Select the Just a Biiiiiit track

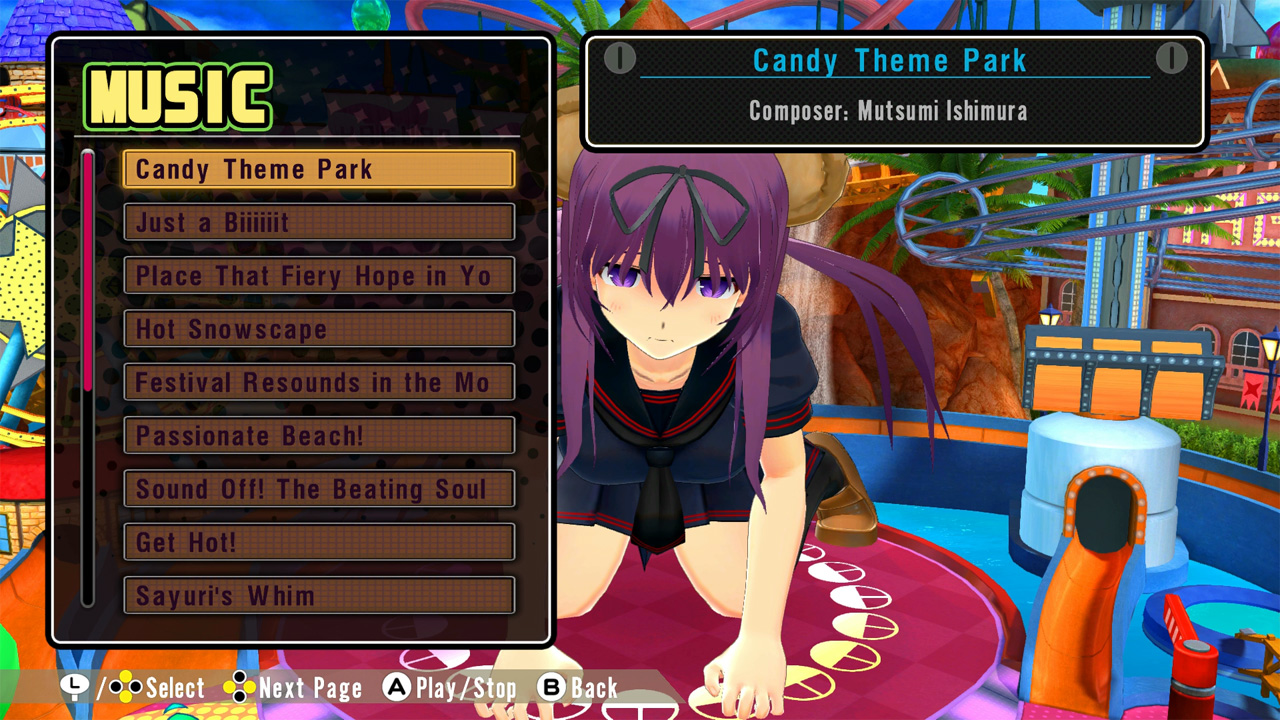(x=318, y=223)
